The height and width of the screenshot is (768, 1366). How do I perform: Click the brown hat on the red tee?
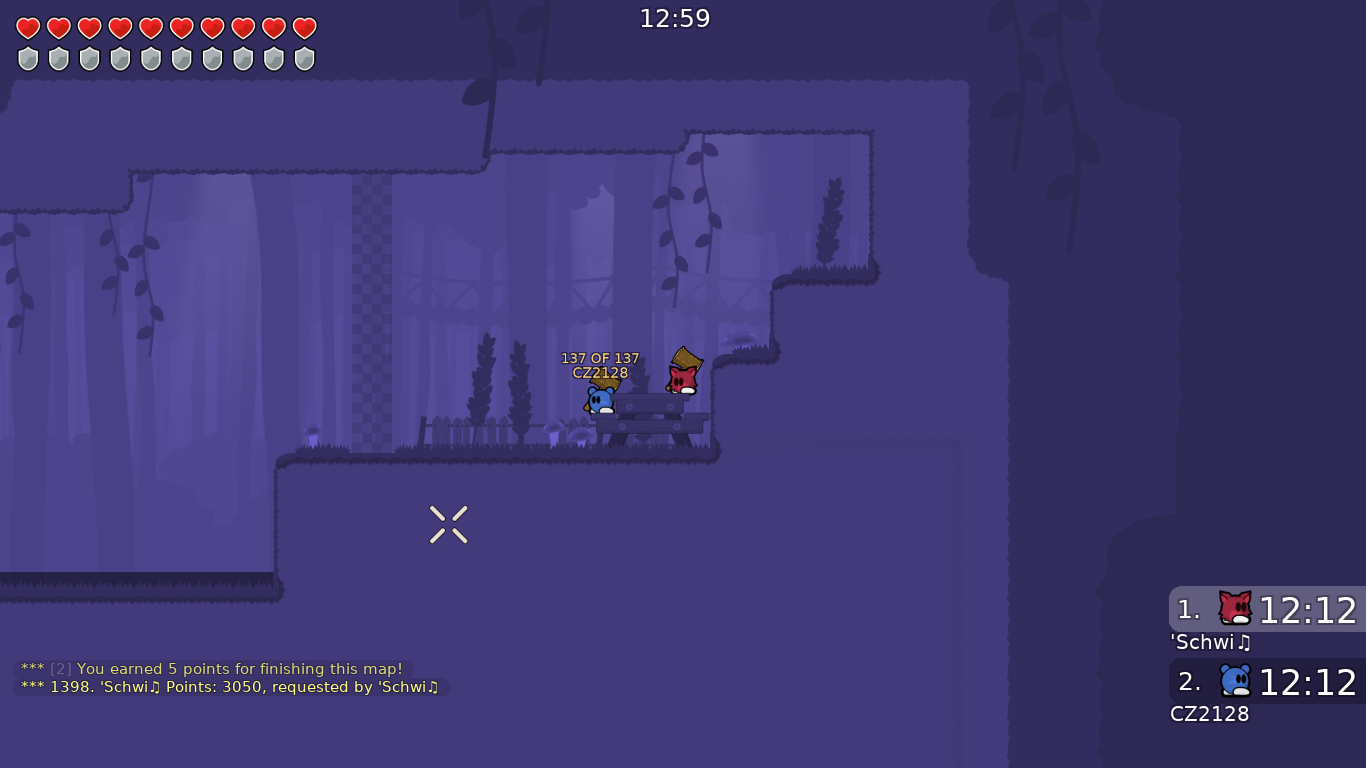tap(689, 358)
